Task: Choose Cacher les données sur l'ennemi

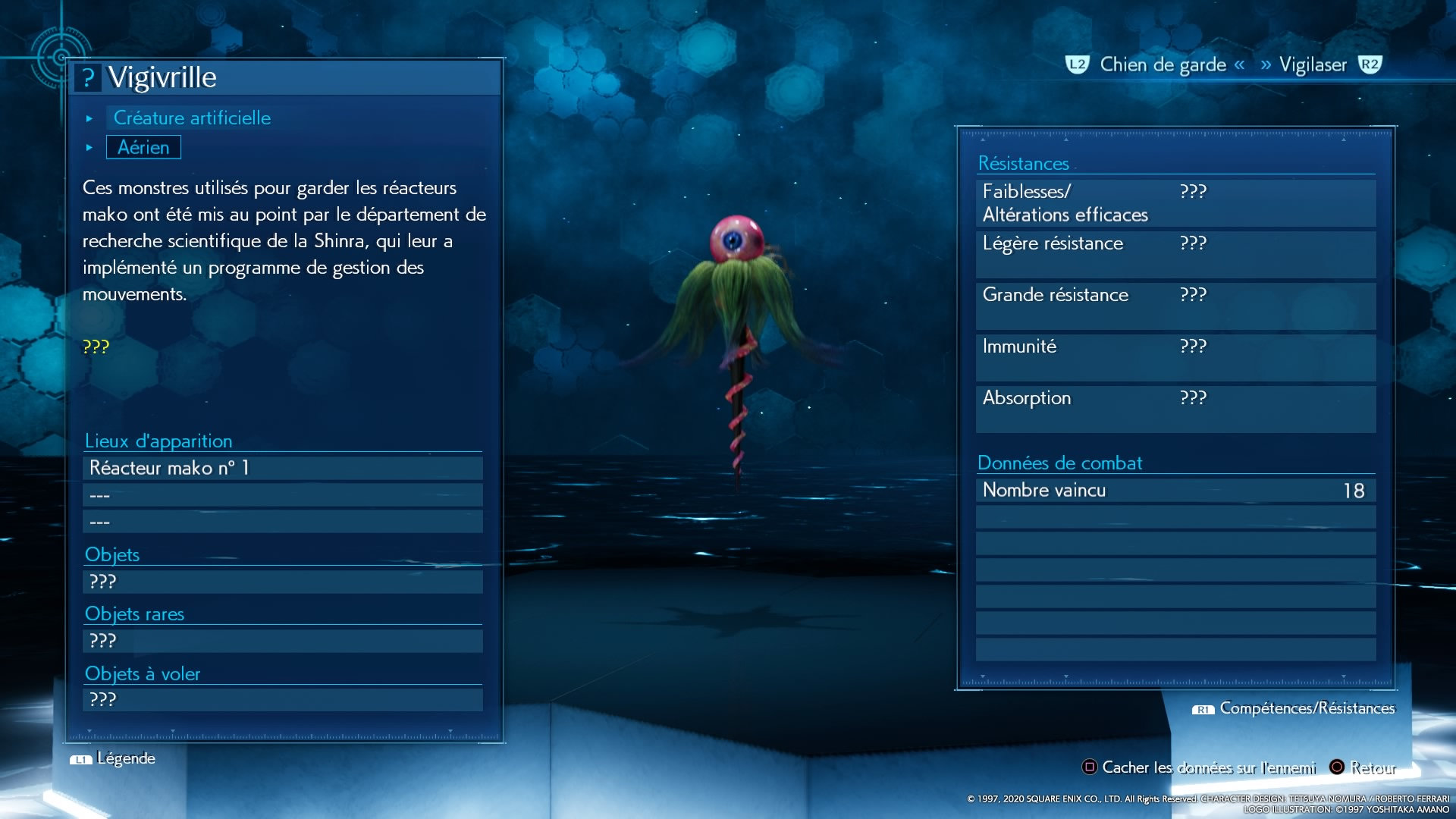Action: 1200,767
